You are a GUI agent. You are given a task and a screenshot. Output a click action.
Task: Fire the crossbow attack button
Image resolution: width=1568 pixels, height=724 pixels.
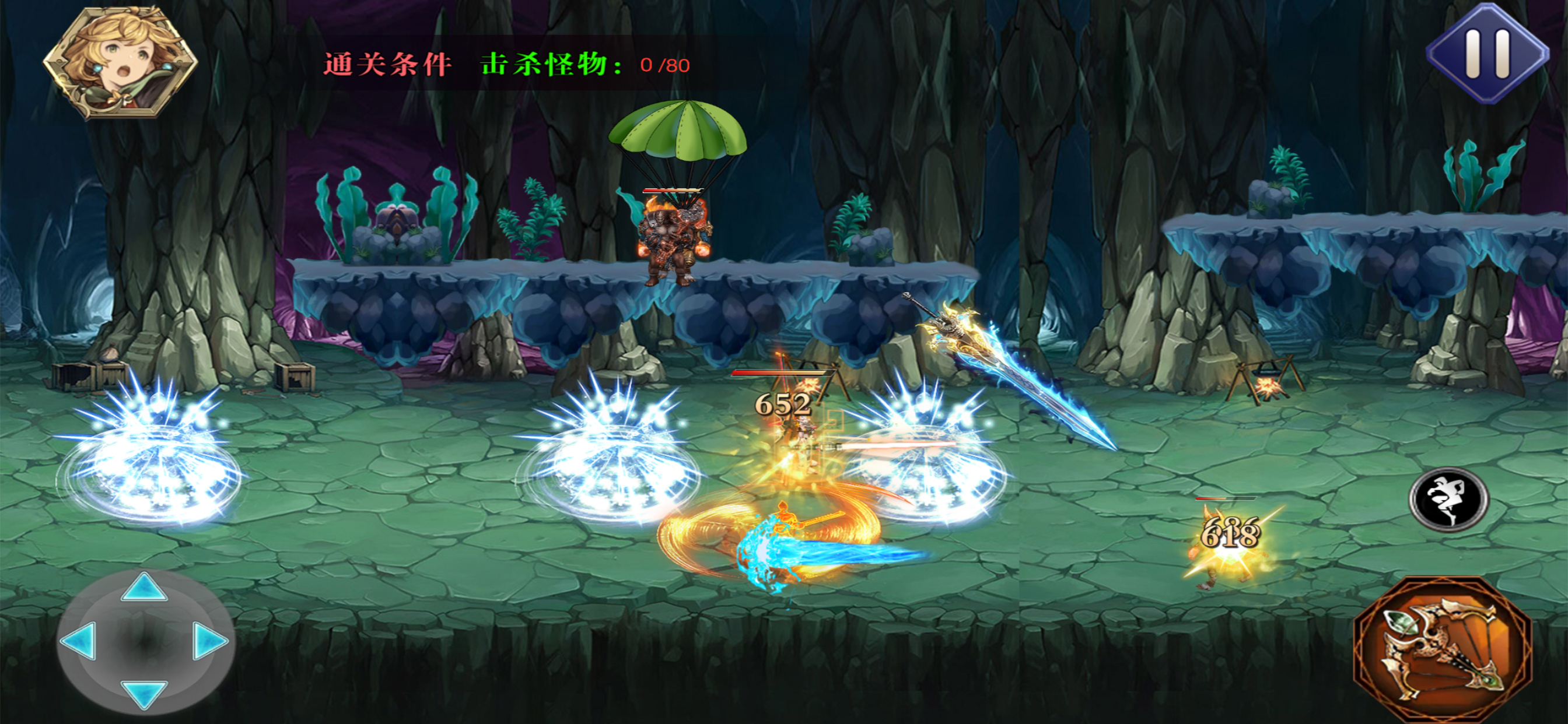[x=1442, y=649]
